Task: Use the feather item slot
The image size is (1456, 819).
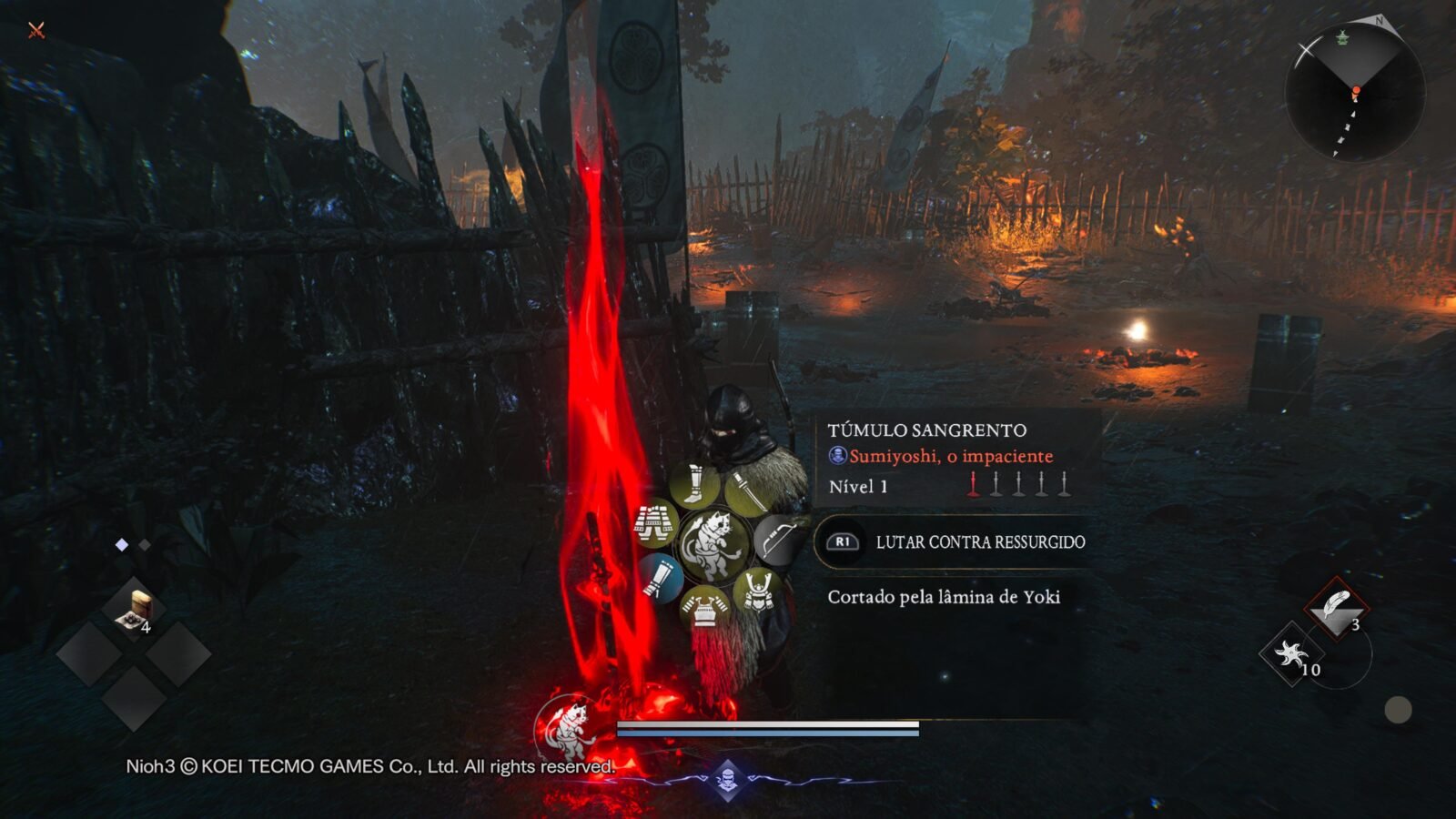Action: click(x=1336, y=608)
